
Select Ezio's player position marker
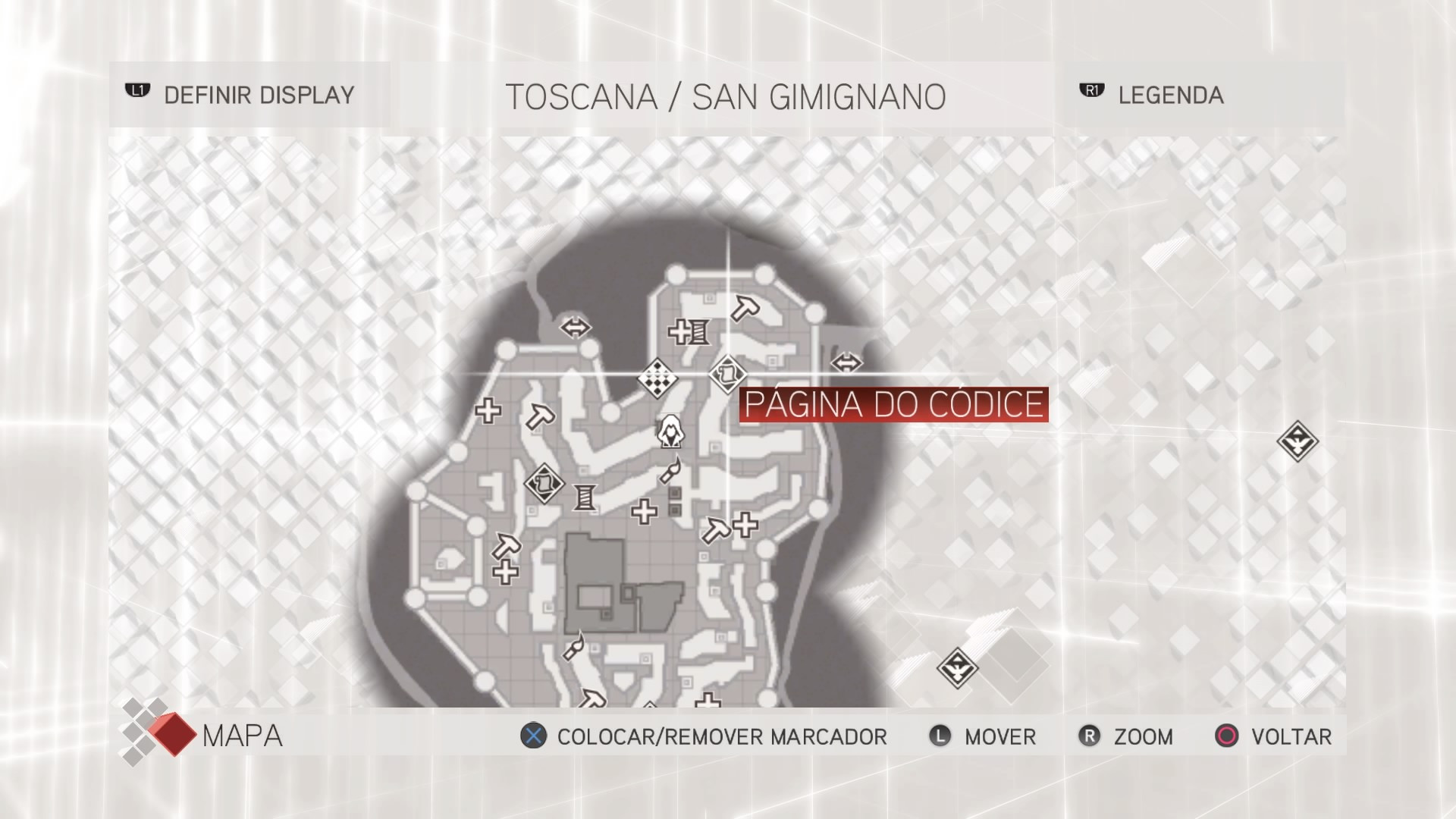tap(670, 432)
